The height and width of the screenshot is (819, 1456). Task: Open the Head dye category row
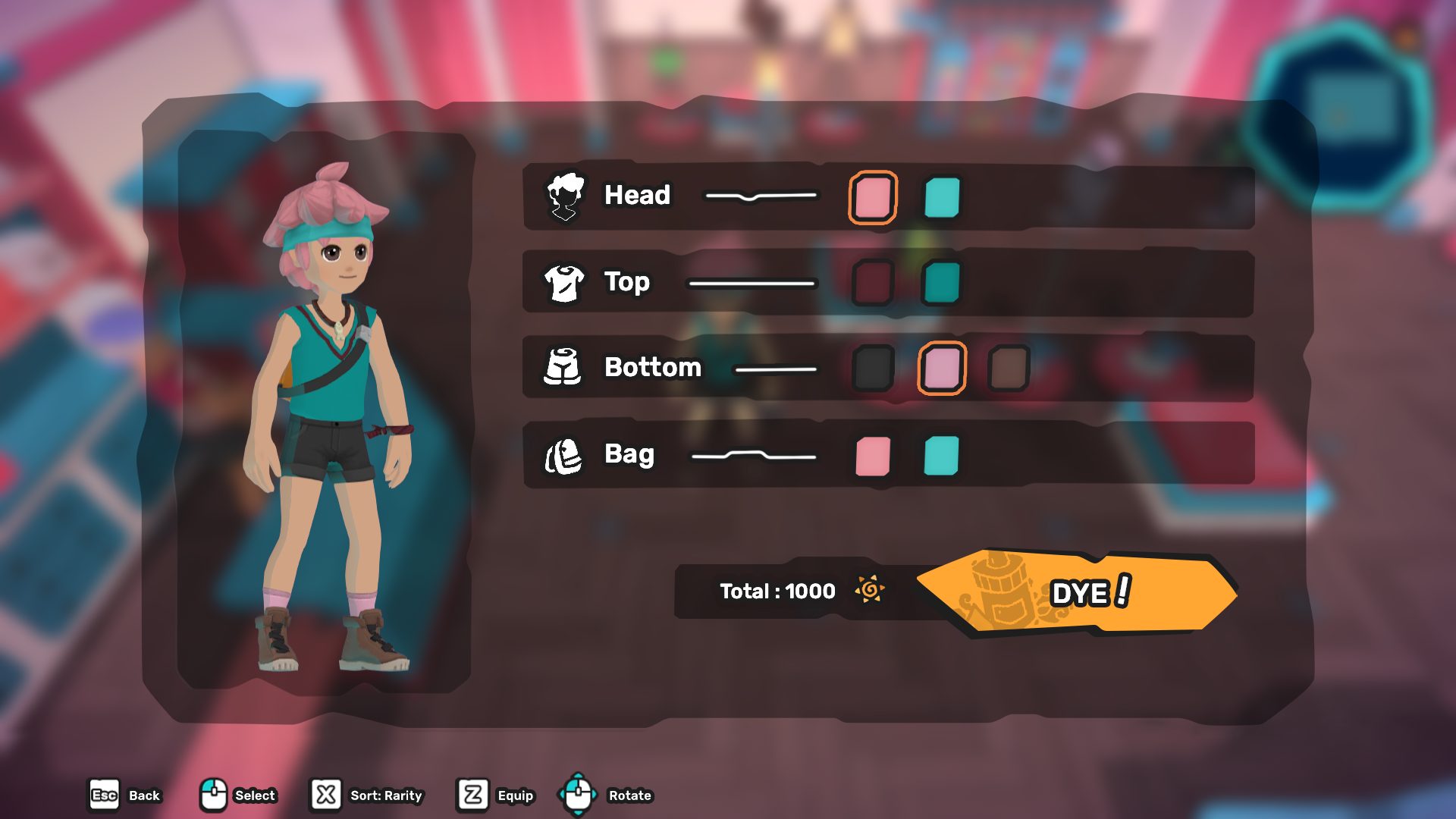pos(637,196)
